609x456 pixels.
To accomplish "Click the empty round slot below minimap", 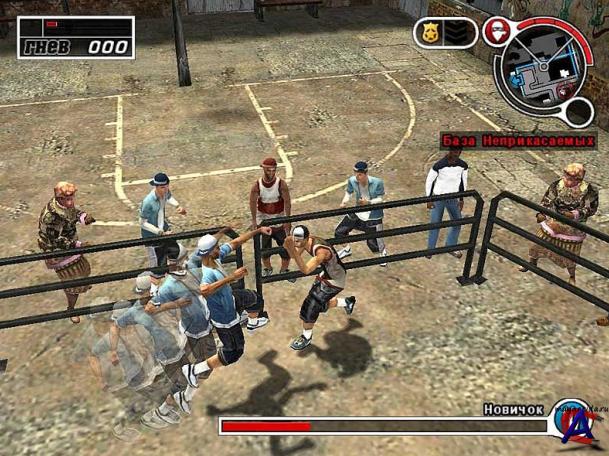I will (578, 110).
